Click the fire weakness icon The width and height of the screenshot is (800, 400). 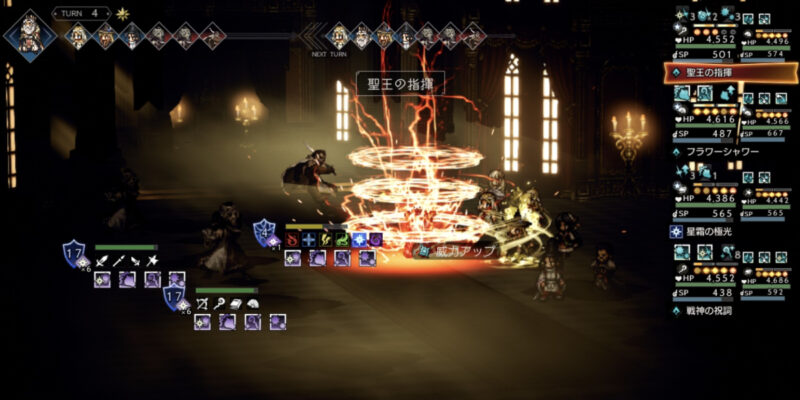tap(292, 240)
